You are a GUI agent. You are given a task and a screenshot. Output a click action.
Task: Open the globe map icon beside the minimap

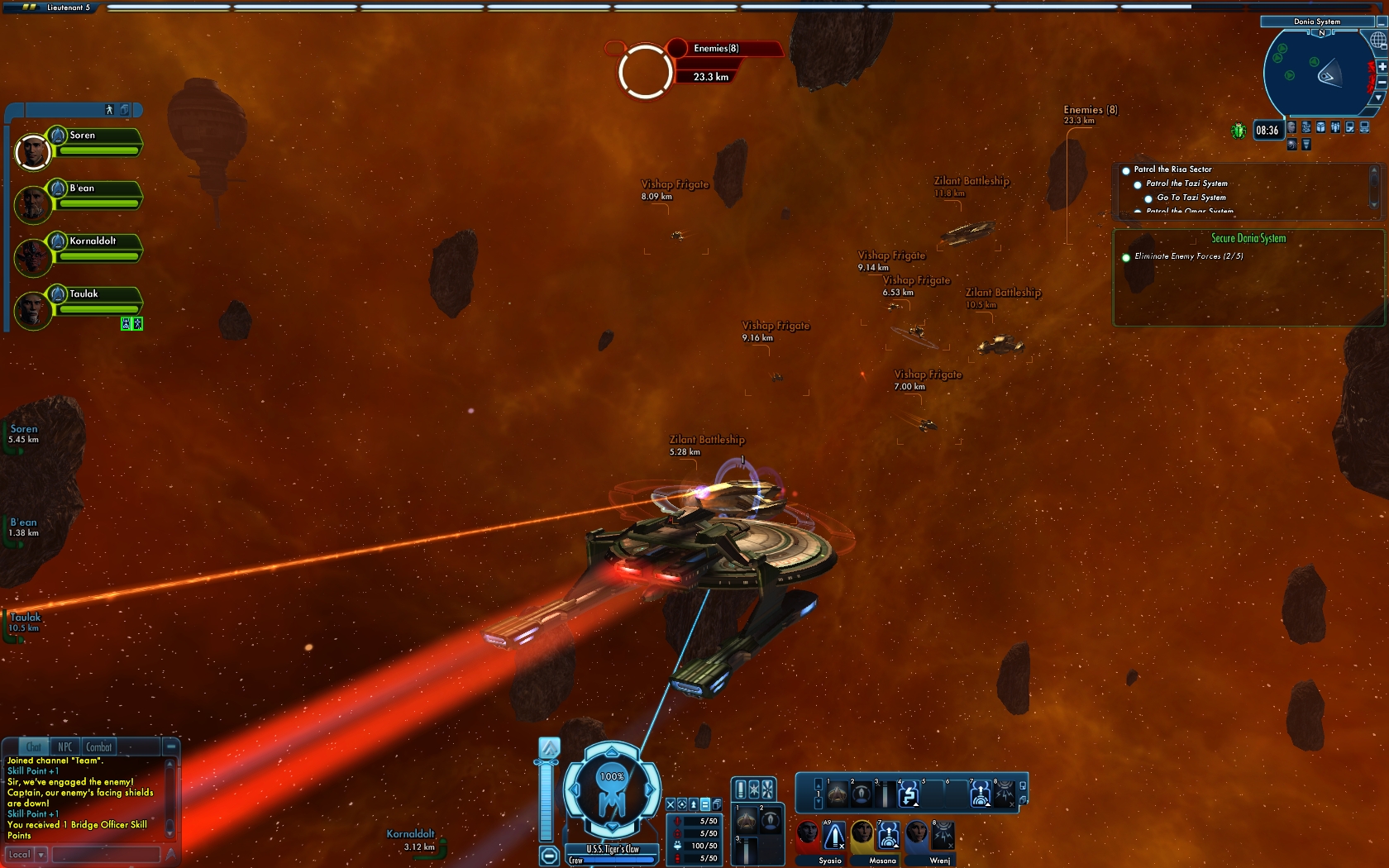point(1378,41)
